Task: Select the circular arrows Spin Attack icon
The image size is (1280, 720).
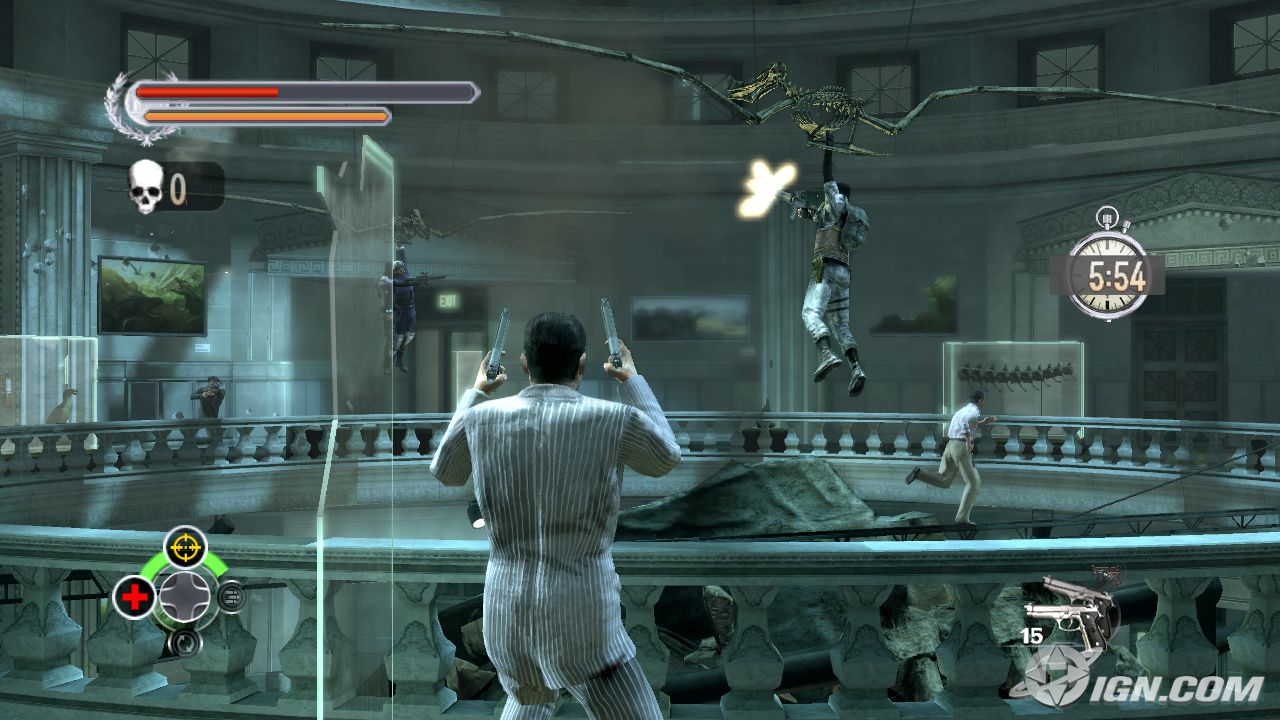Action: (x=185, y=641)
